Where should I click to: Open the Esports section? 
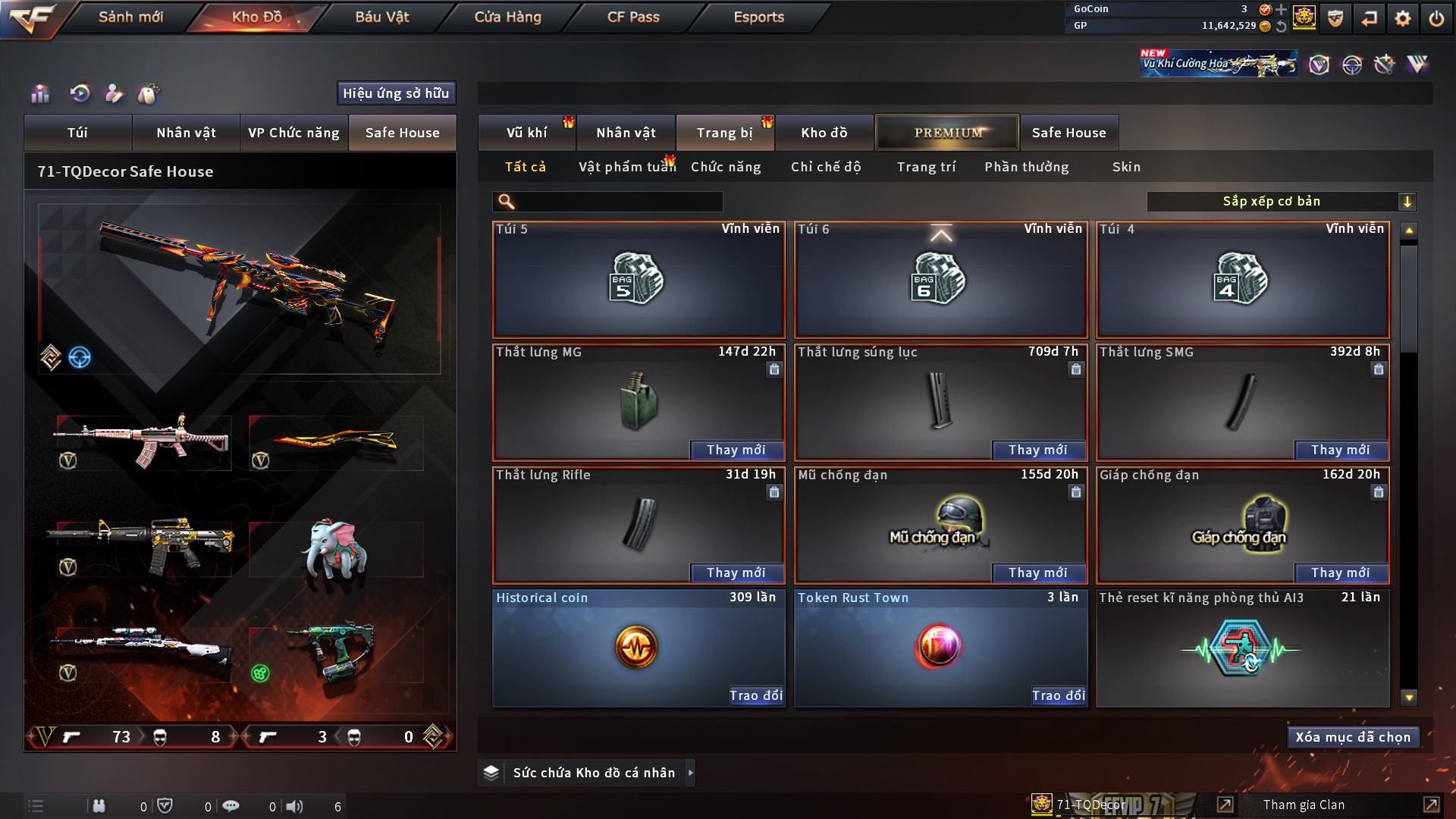758,17
